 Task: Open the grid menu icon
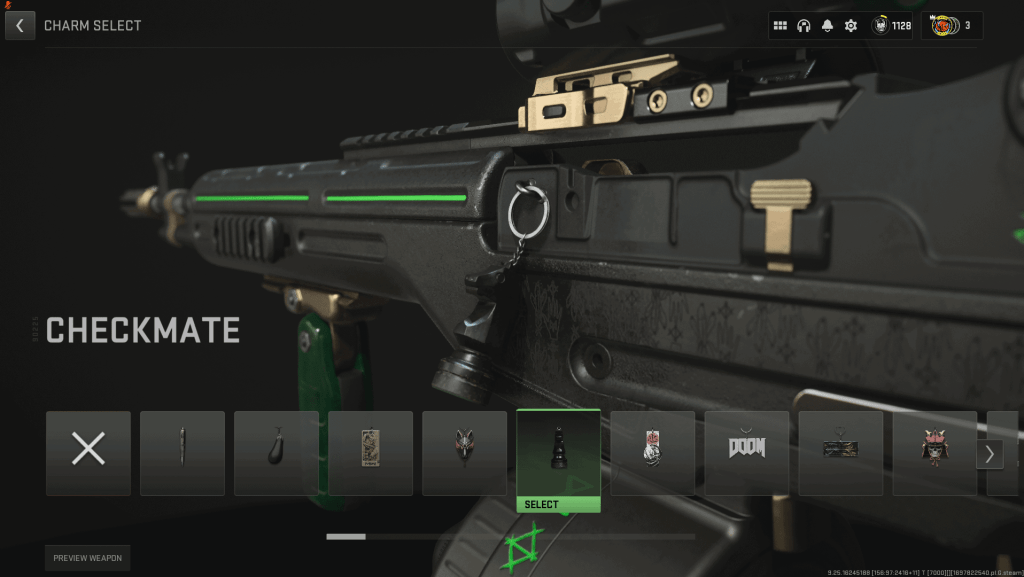tap(781, 26)
